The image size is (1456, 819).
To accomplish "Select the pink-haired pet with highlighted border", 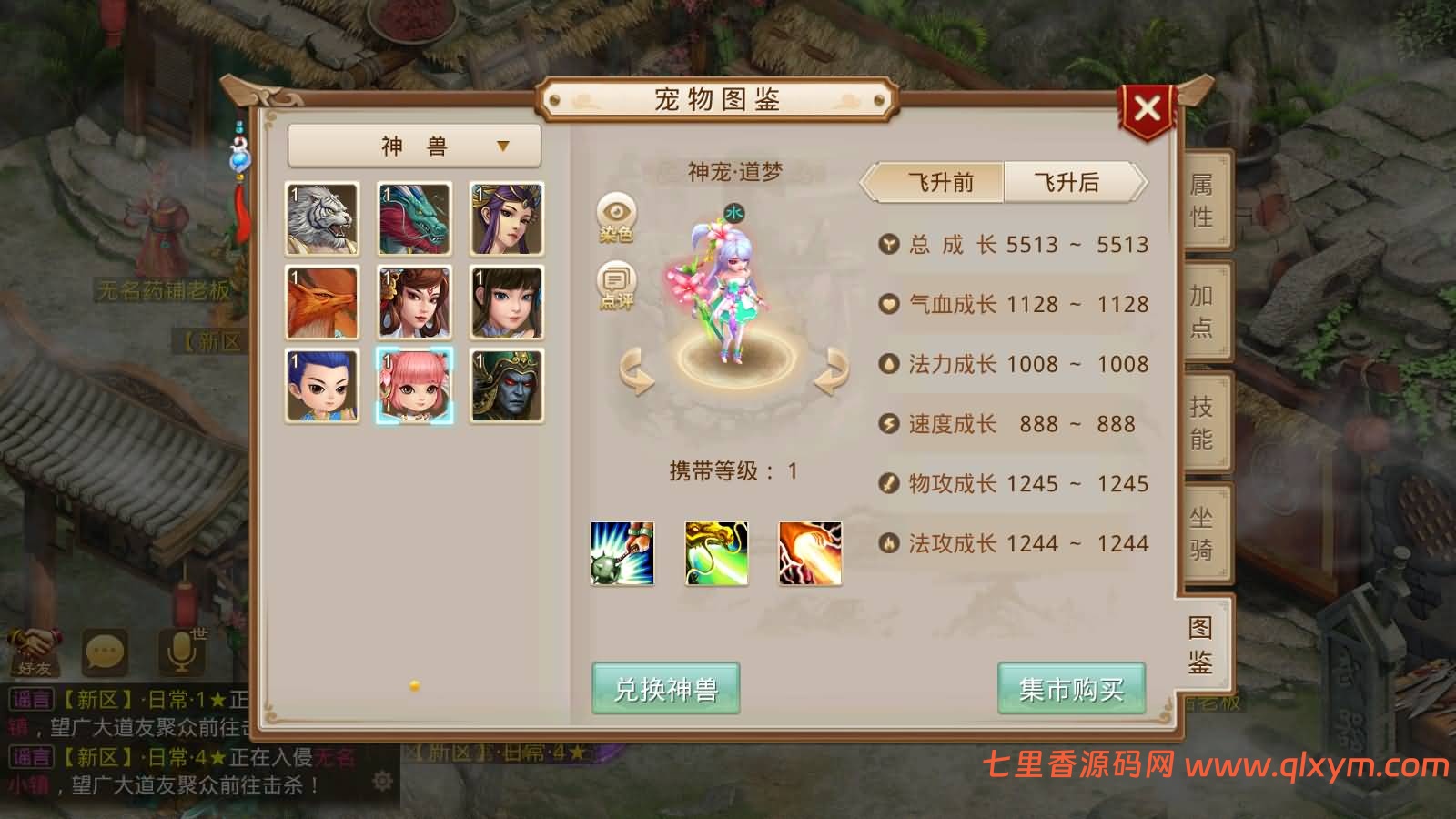I will tap(415, 386).
